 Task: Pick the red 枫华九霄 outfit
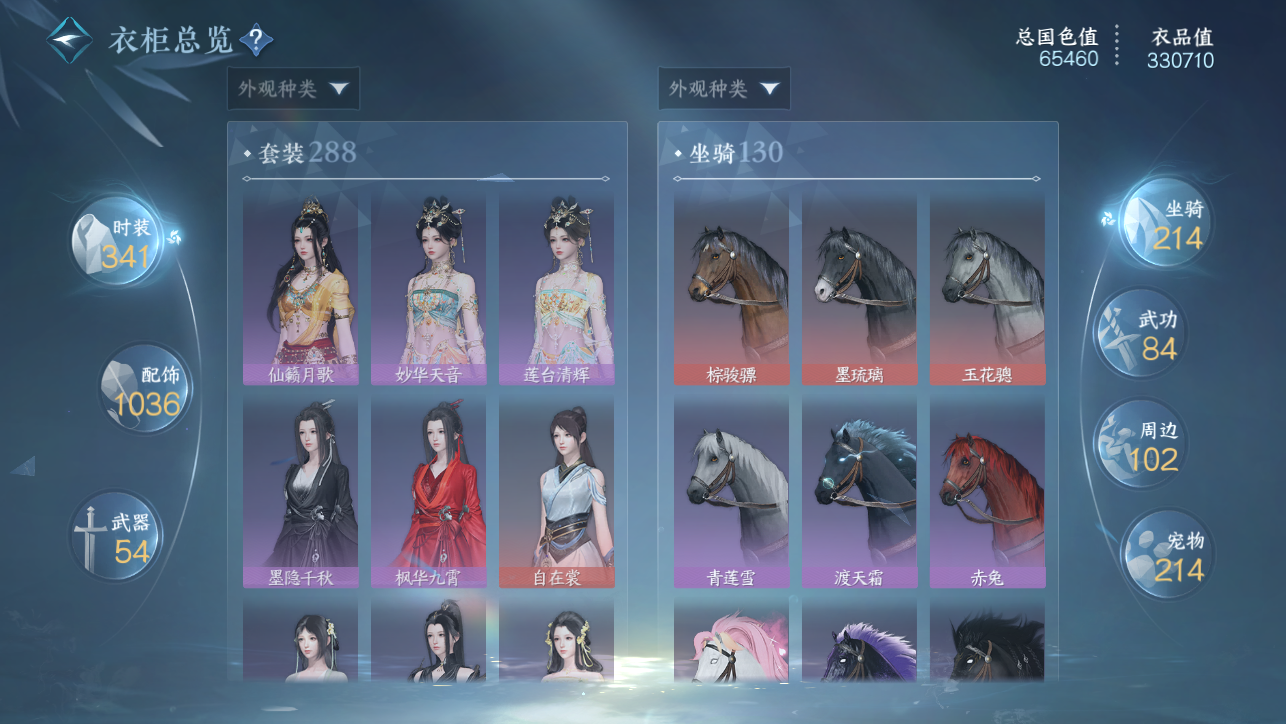[429, 492]
